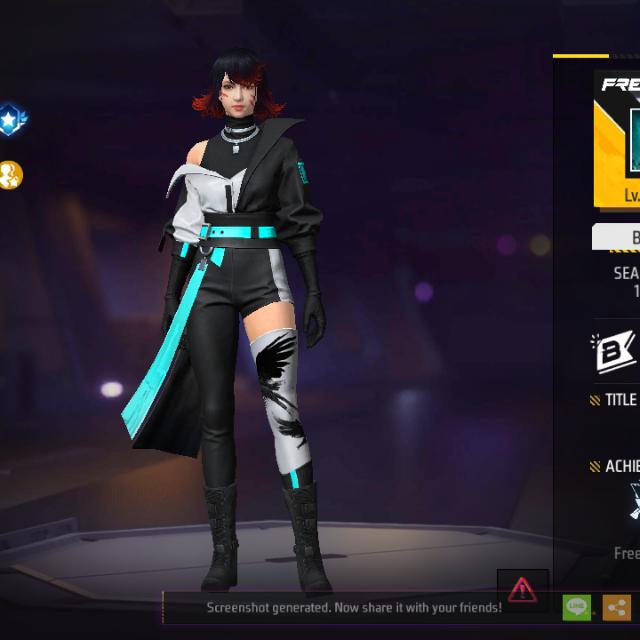Open the gold friends icon

click(10, 175)
